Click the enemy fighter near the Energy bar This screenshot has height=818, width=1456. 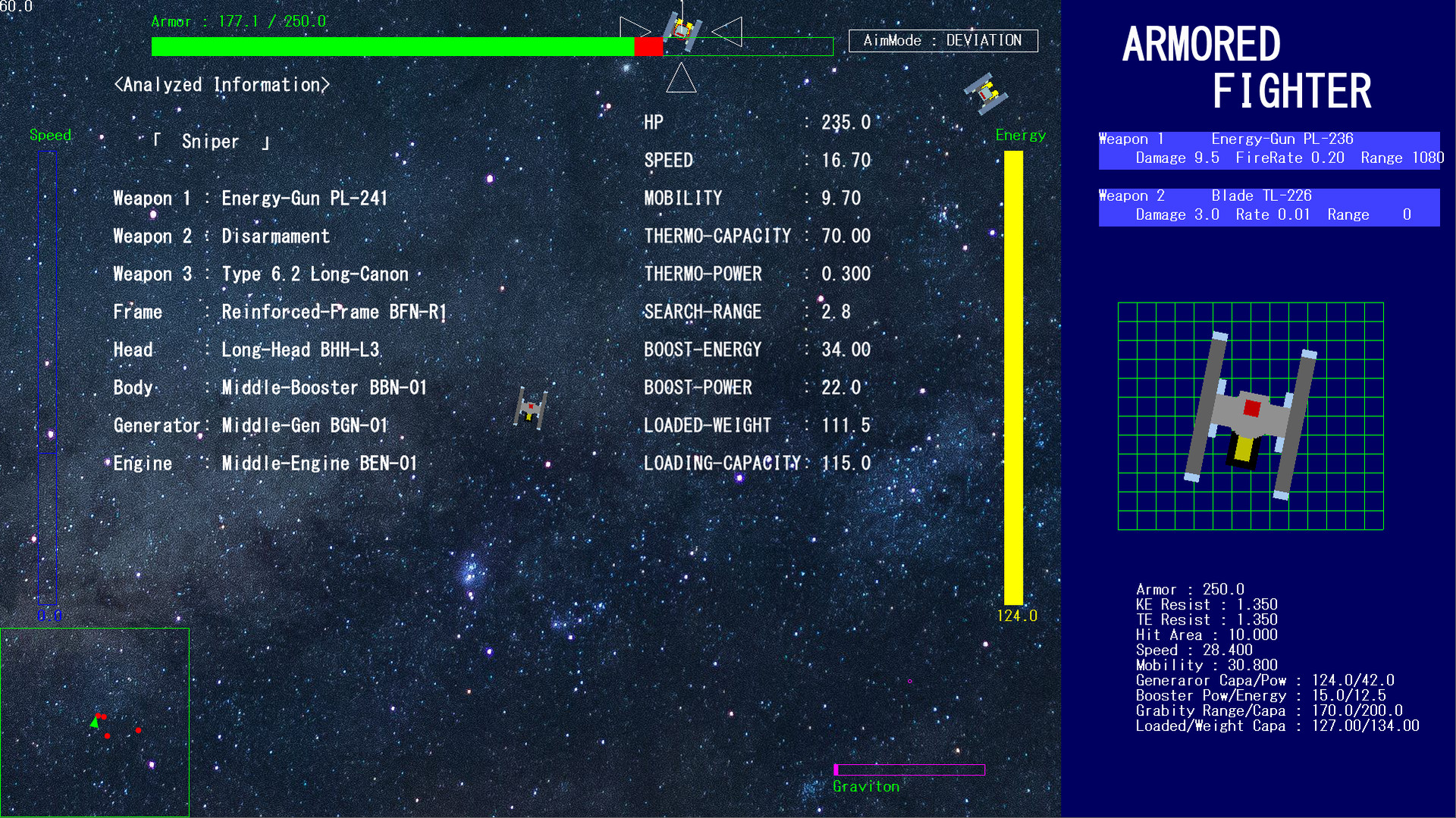pyautogui.click(x=986, y=92)
